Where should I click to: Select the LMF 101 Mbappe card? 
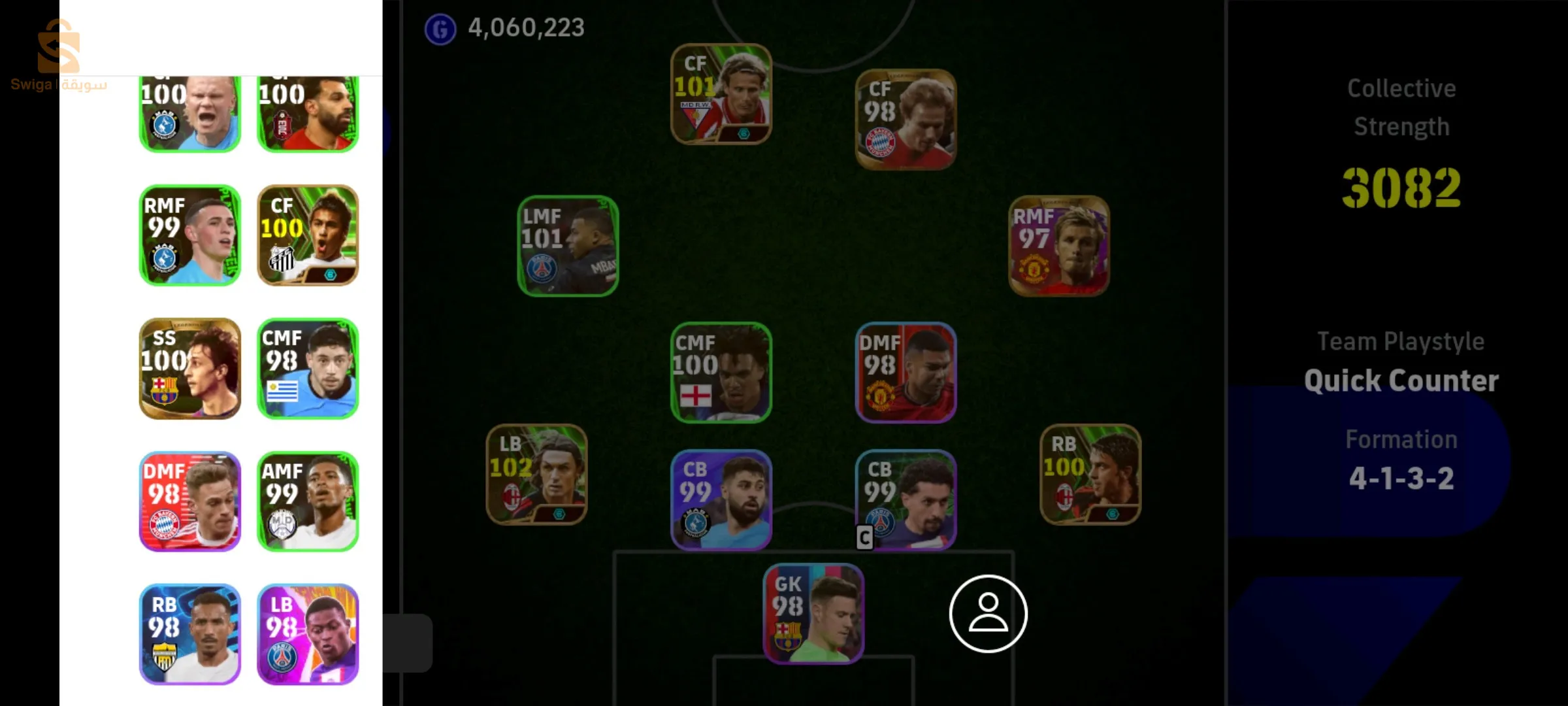point(567,248)
